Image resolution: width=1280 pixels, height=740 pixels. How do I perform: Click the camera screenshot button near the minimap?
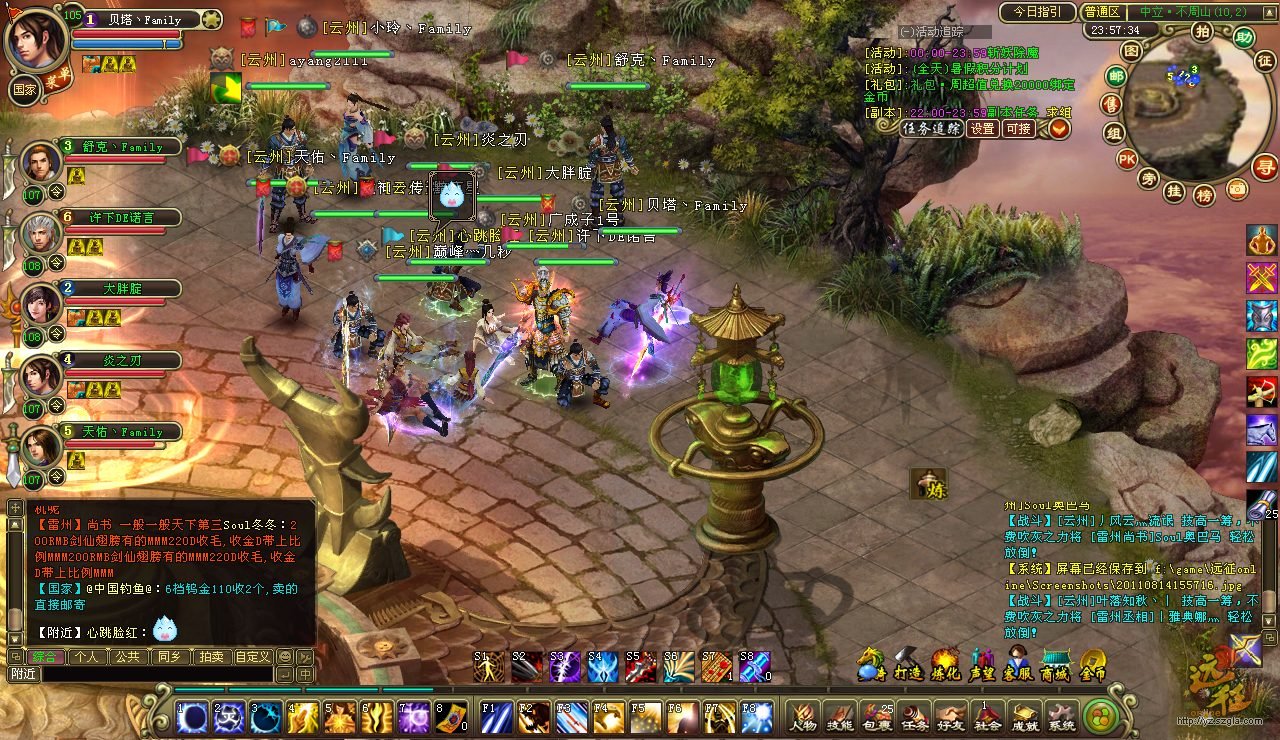(x=1237, y=188)
